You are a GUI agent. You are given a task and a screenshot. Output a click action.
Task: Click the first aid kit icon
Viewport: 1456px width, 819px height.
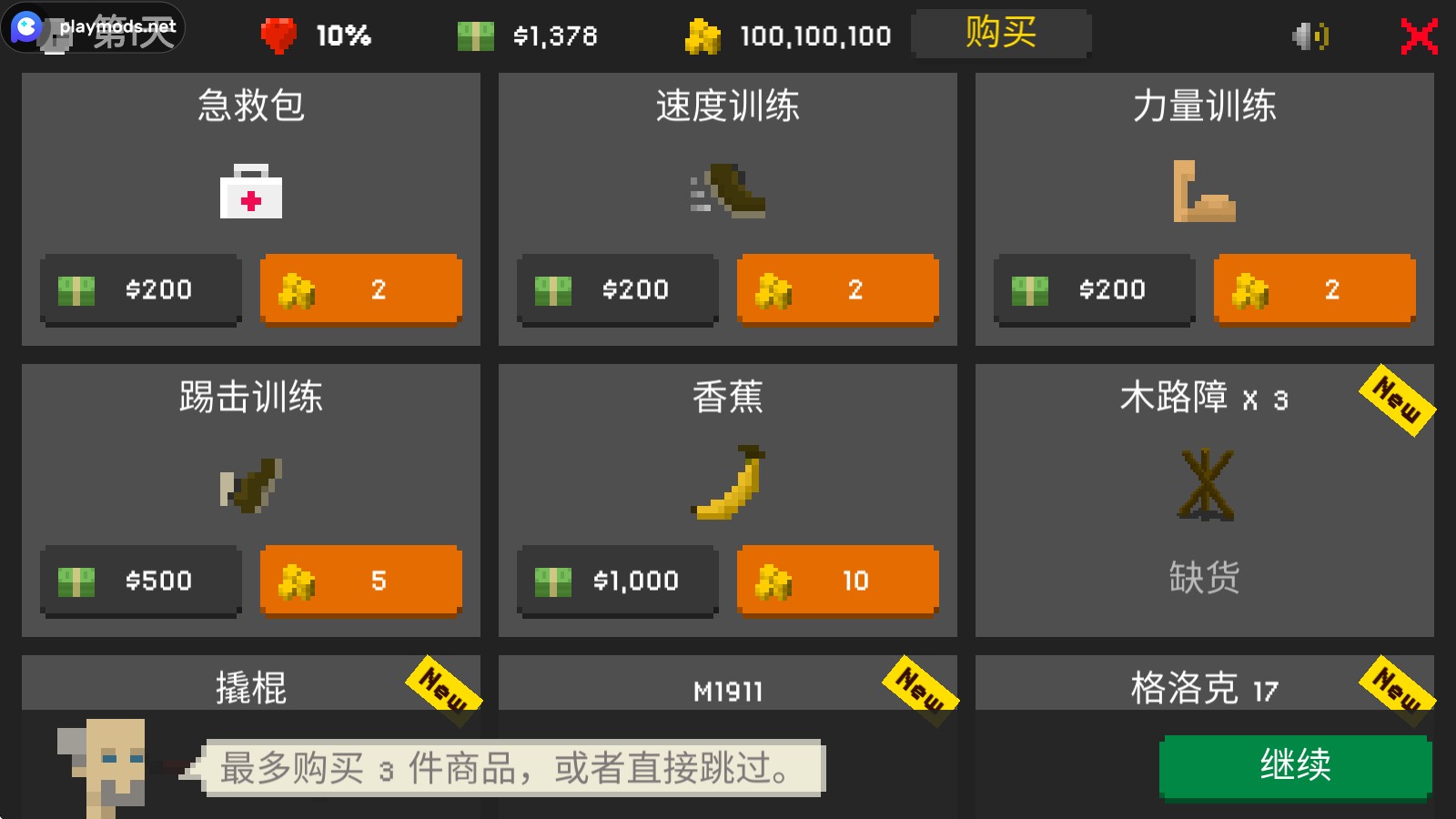[252, 191]
